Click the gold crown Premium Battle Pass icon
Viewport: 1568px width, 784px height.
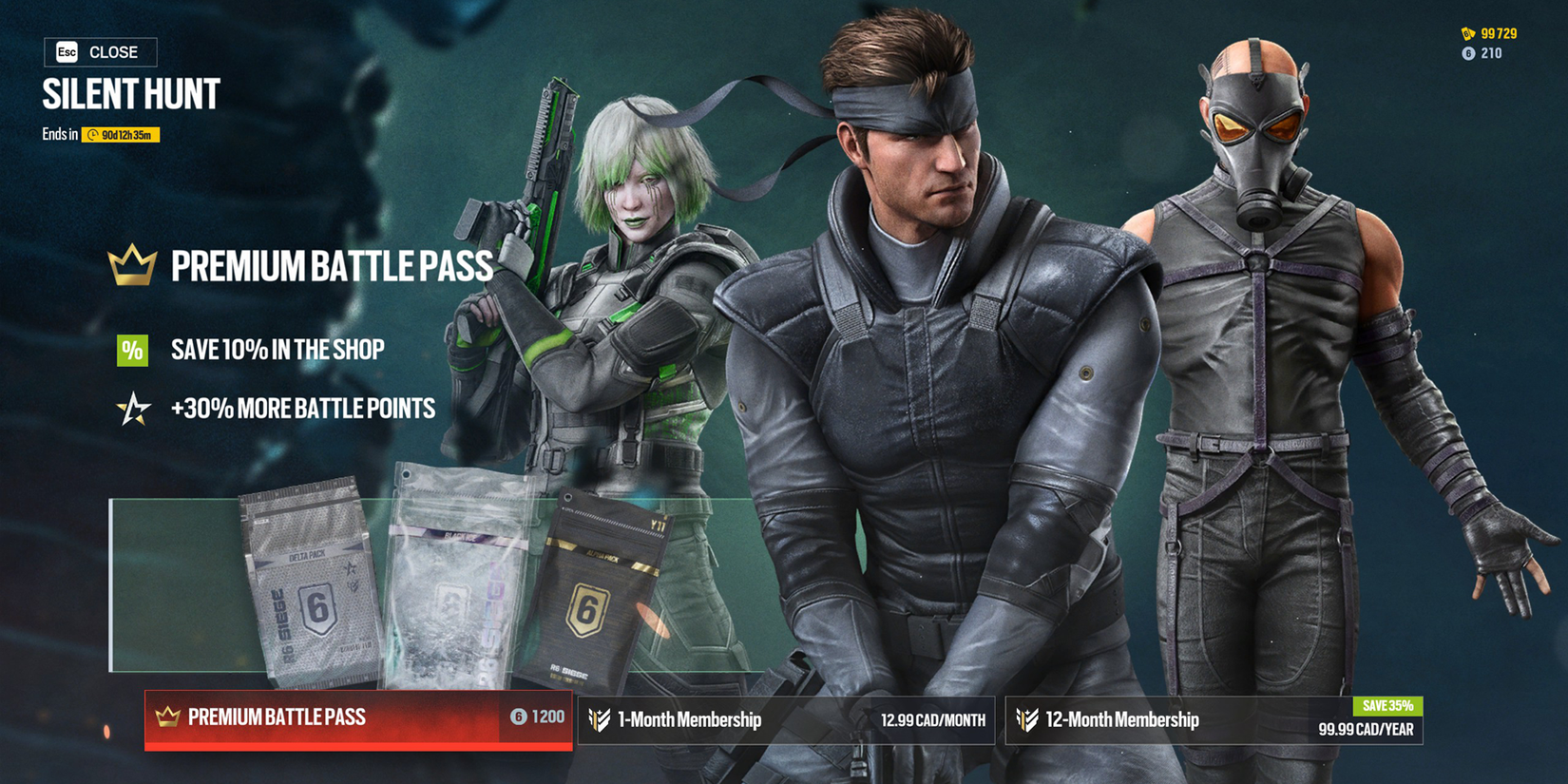[x=132, y=263]
